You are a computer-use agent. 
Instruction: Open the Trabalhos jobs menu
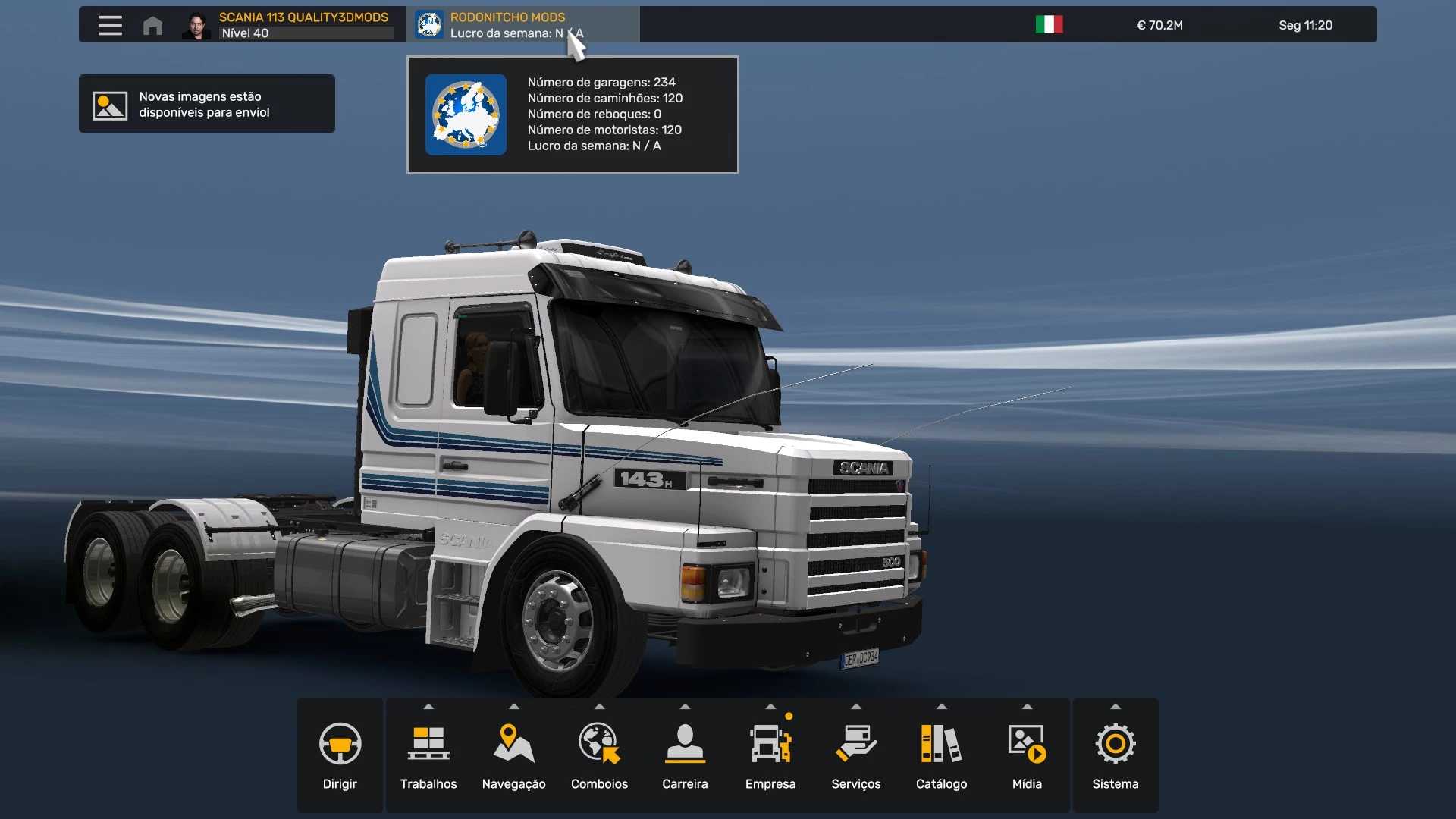[428, 755]
